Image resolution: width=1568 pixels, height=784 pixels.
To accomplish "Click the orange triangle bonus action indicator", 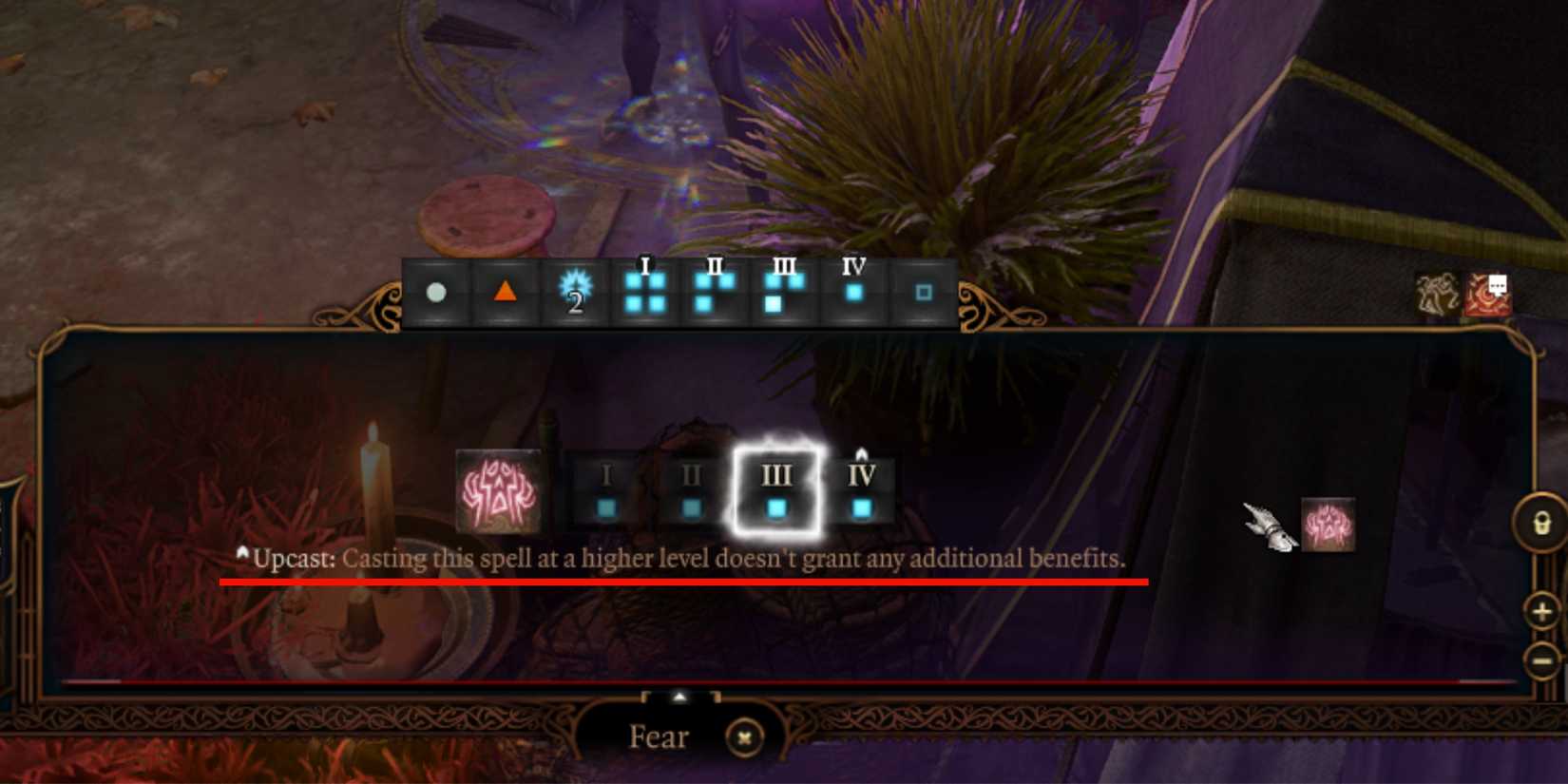I will point(505,294).
